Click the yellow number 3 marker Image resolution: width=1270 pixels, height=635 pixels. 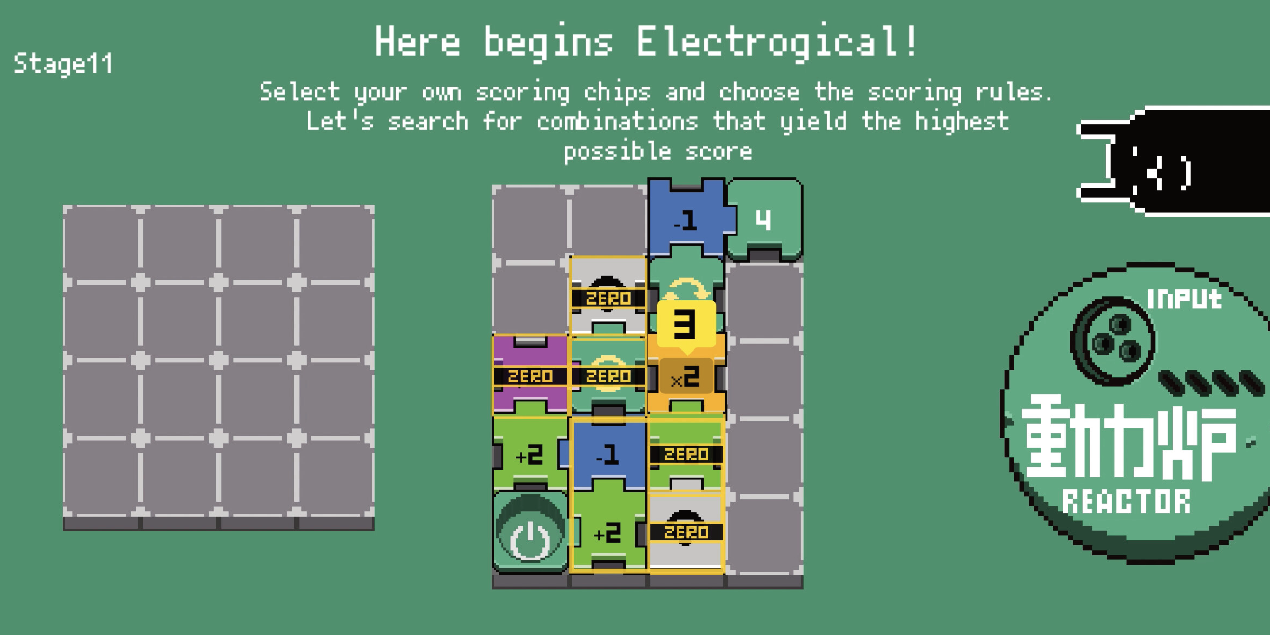pos(685,324)
